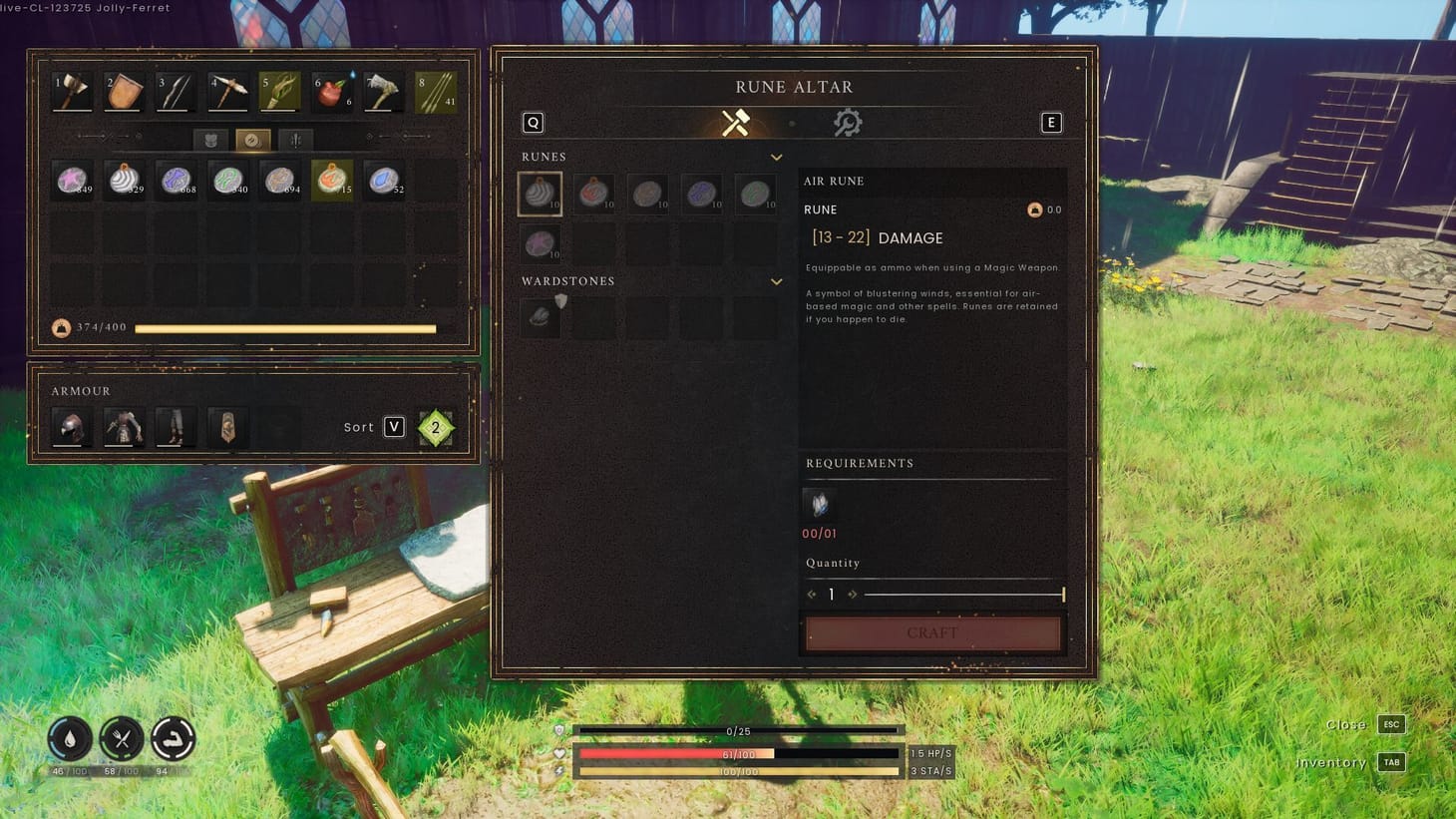Open the crafting hammer tab on Rune Altar
The image size is (1456, 819).
coord(737,122)
